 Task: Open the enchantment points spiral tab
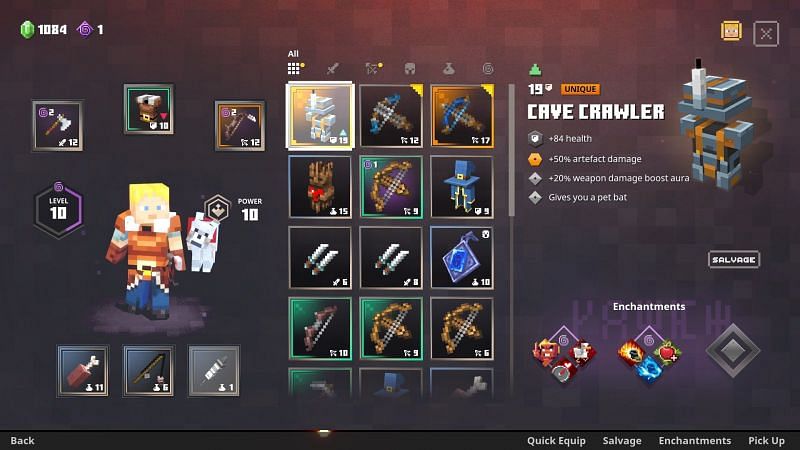(487, 68)
